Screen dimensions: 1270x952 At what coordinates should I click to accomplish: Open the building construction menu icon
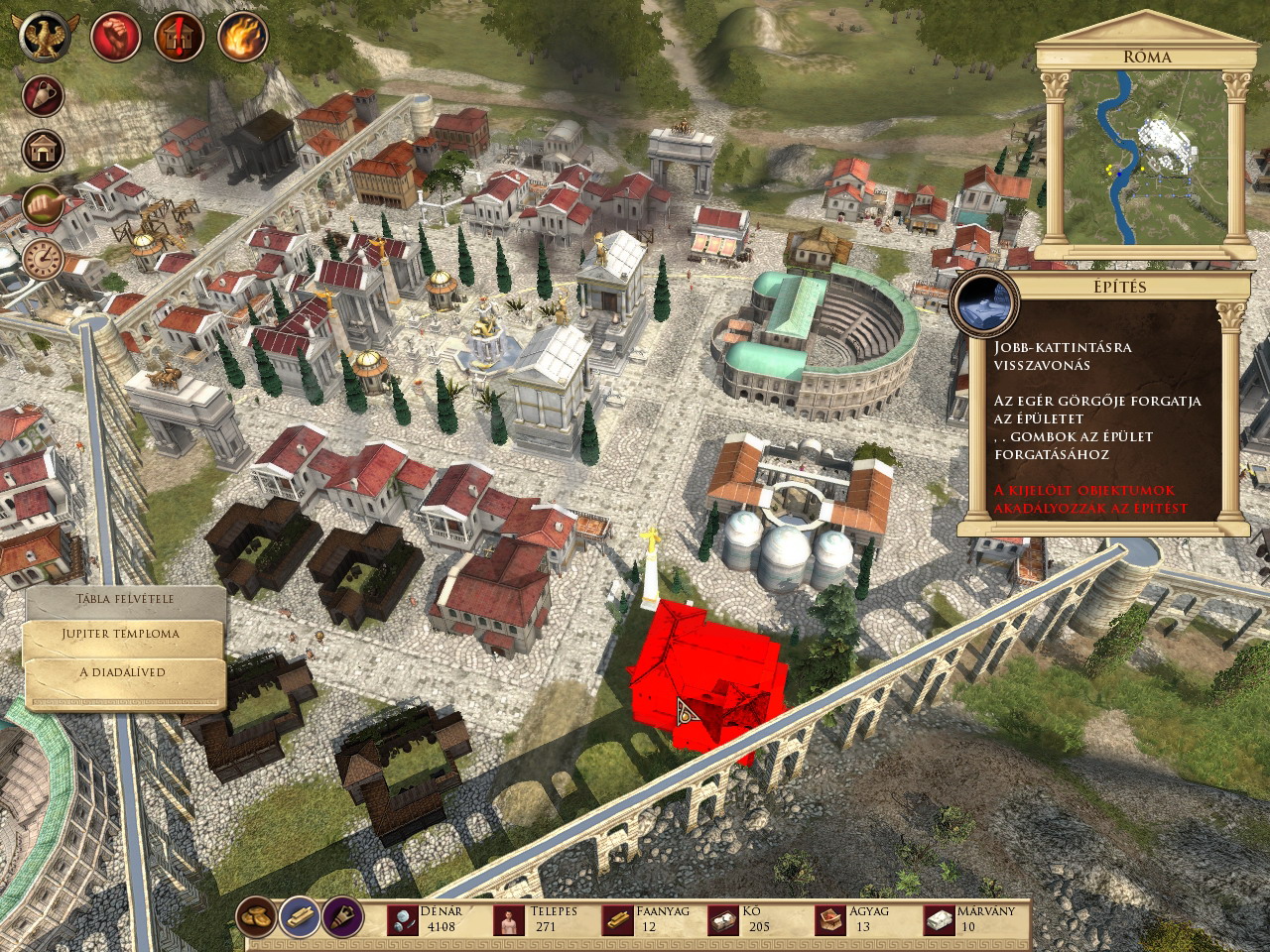(x=44, y=151)
